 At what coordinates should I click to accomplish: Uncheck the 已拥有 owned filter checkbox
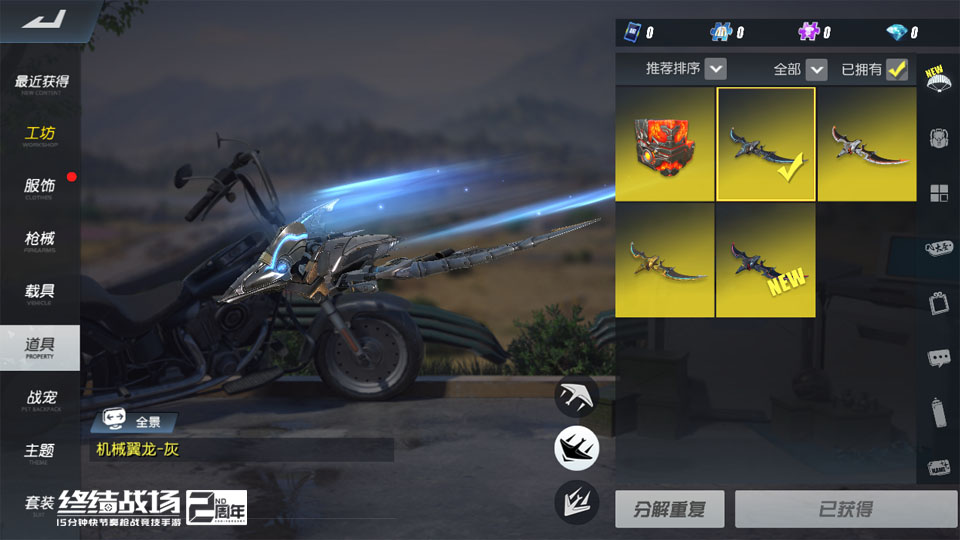pos(897,69)
